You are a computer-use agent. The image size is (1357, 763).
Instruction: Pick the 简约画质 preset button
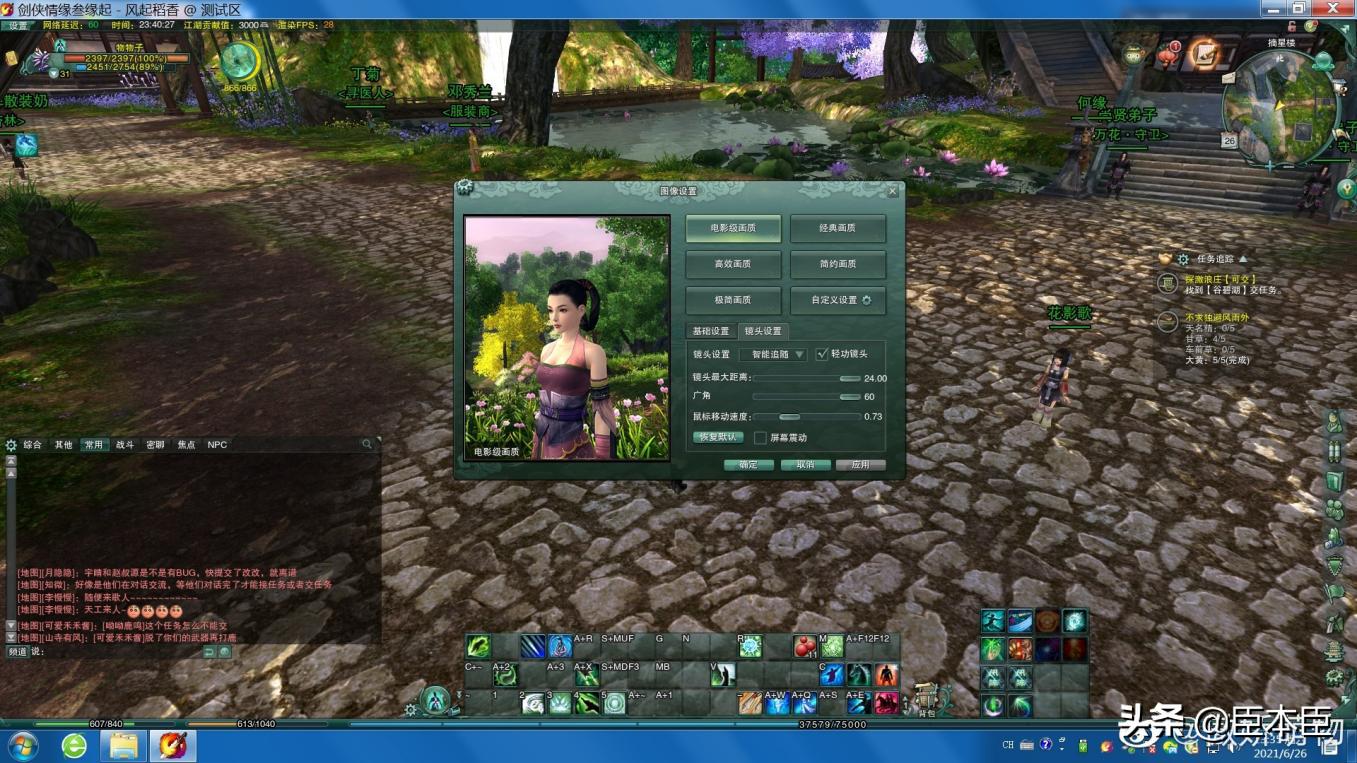click(837, 264)
